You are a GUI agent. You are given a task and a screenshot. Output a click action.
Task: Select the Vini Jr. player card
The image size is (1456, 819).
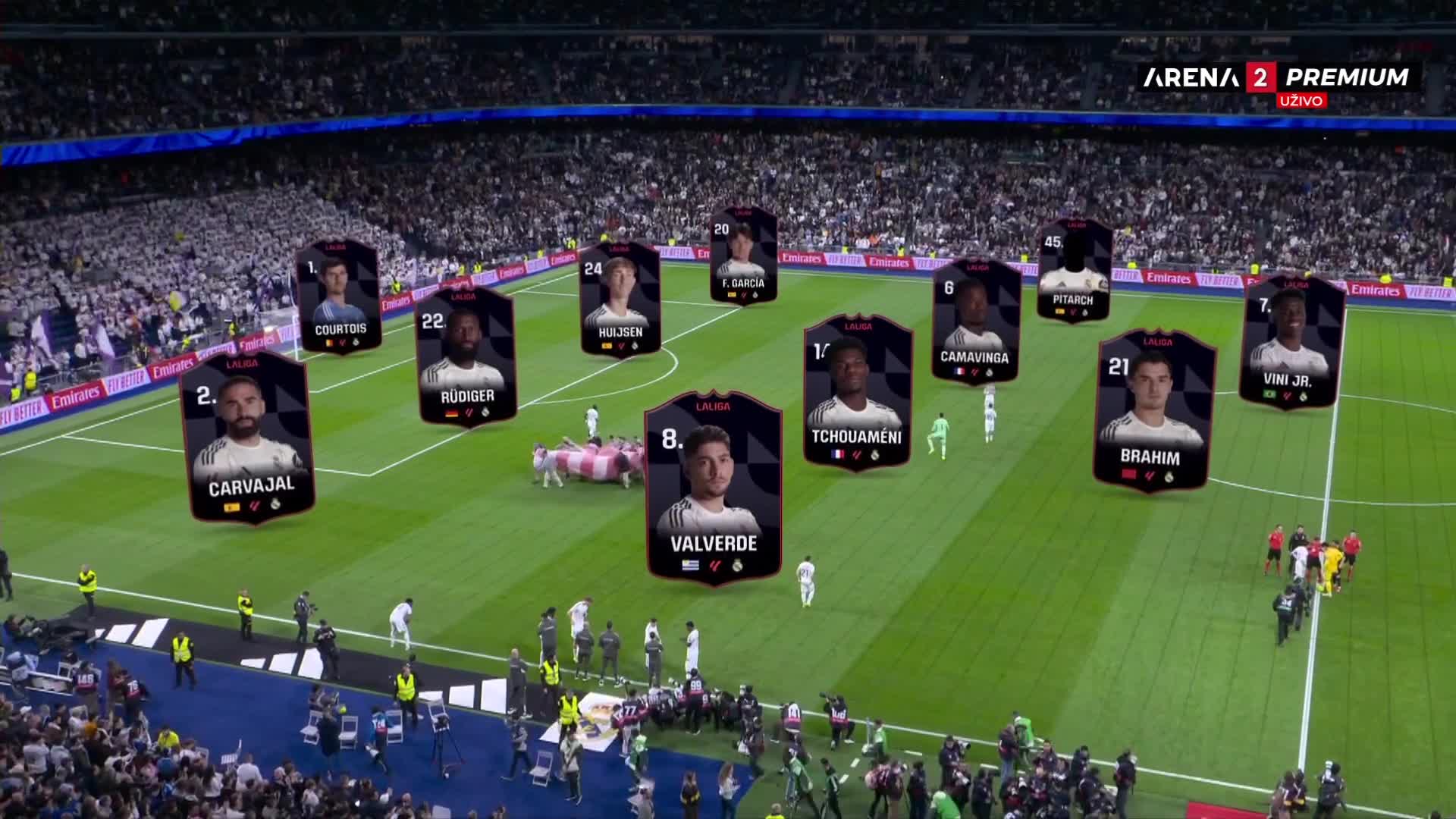pos(1291,343)
